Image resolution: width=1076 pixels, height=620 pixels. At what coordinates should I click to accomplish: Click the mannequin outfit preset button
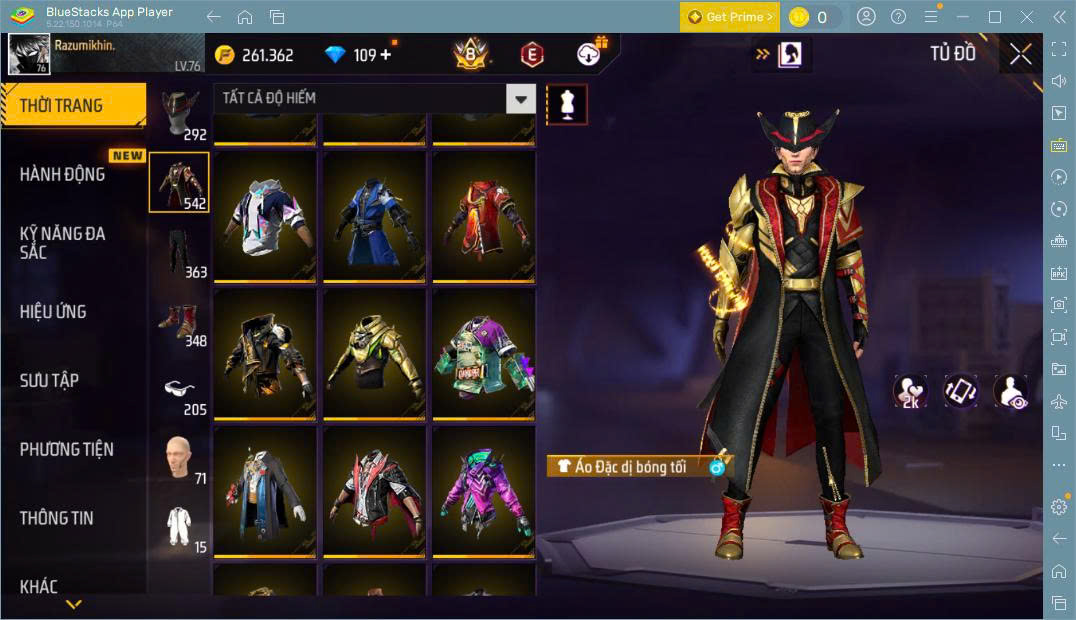(567, 104)
